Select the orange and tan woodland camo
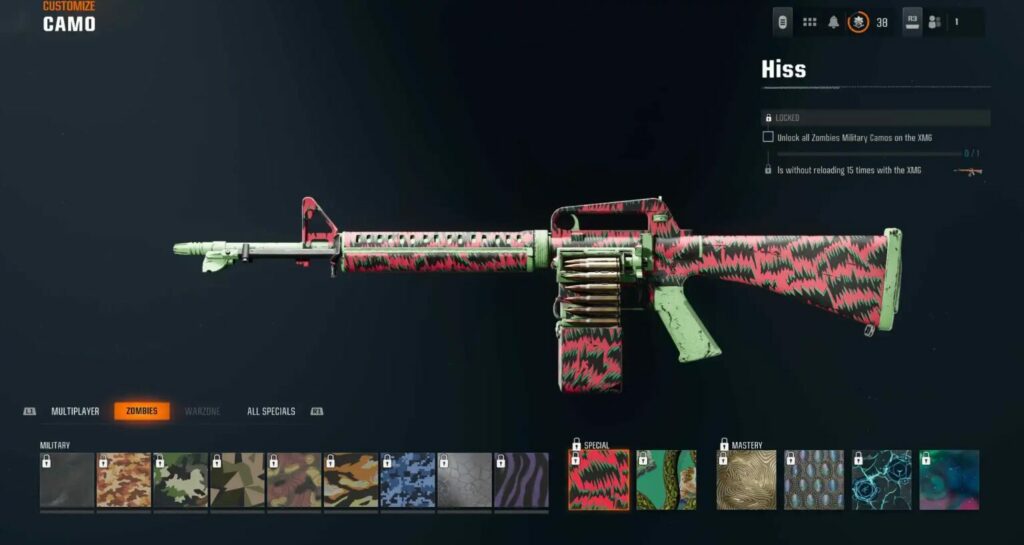The width and height of the screenshot is (1024, 545). [x=124, y=481]
